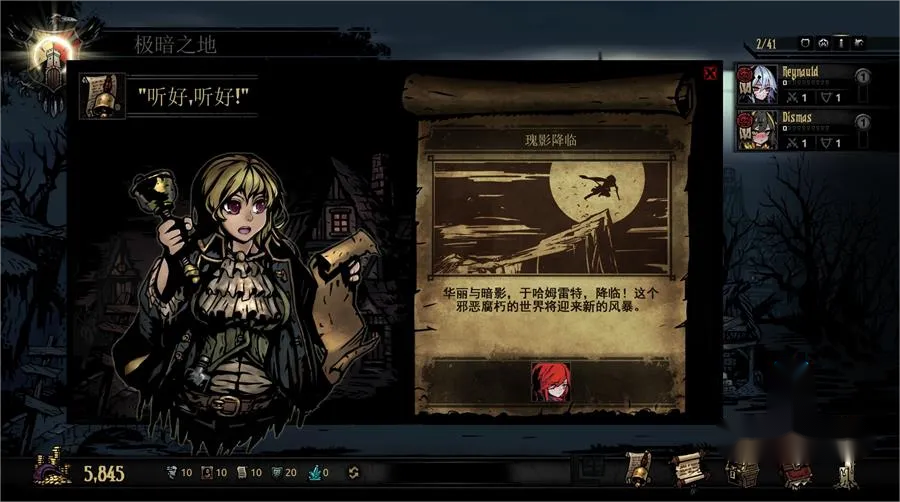The width and height of the screenshot is (900, 502).
Task: Close the town event announcement window
Action: click(710, 73)
